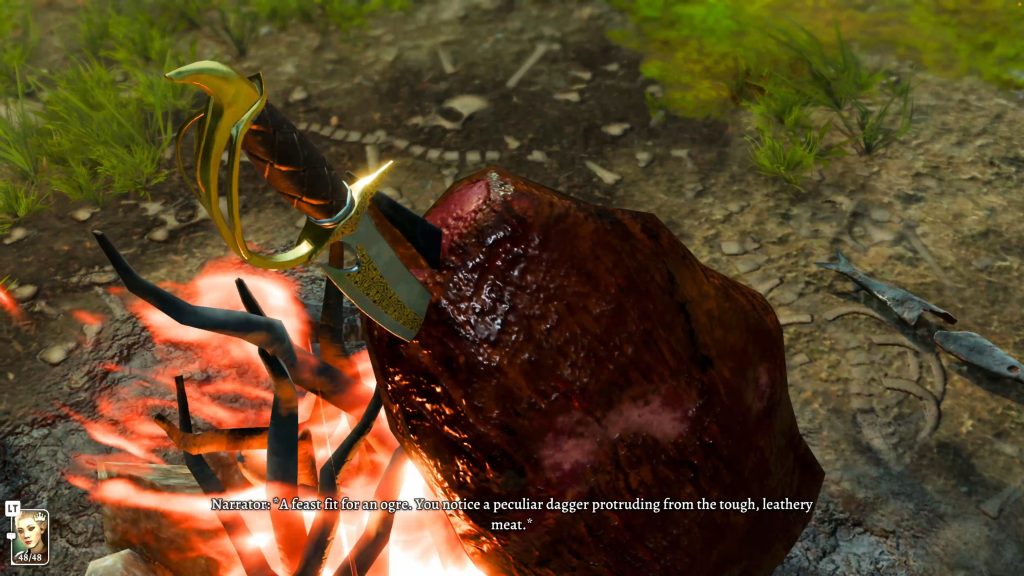Viewport: 1024px width, 576px height.
Task: Select the character portrait with 48/48 health
Action: (29, 535)
